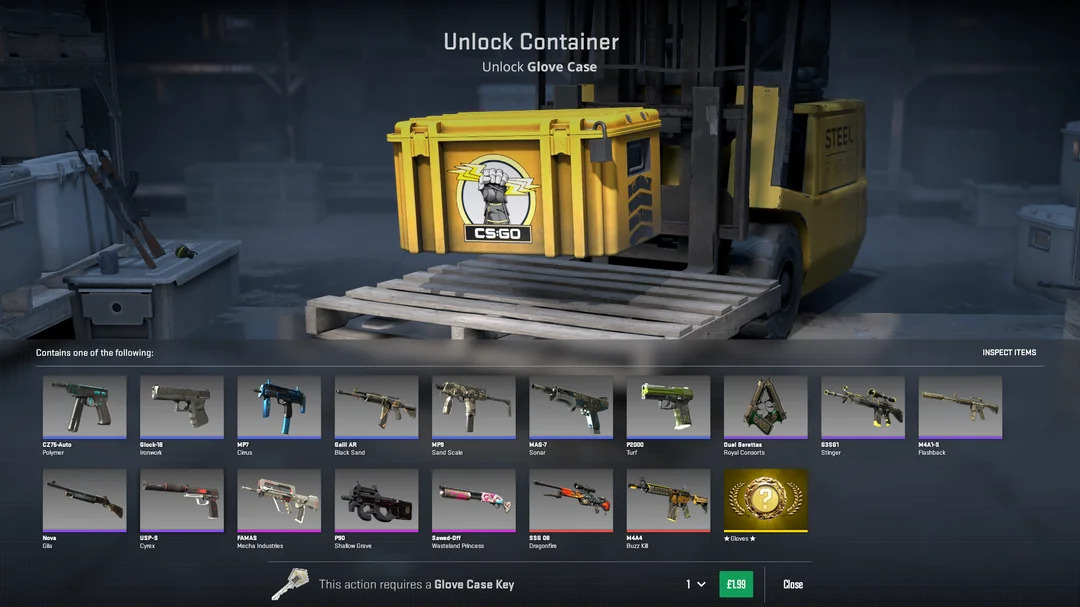The image size is (1080, 607).
Task: Choose the M4A1-S Flashback skin
Action: coord(960,406)
